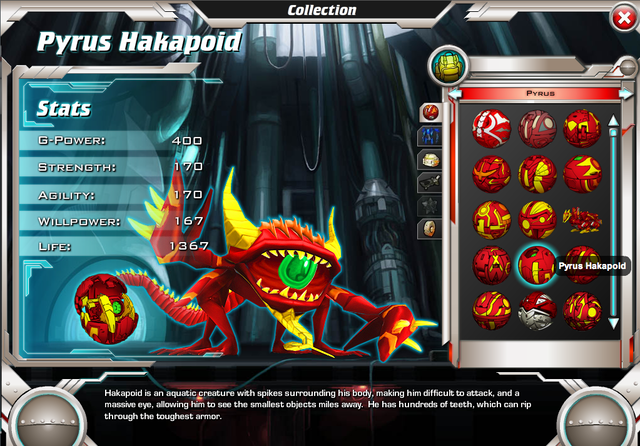Viewport: 640px width, 446px height.
Task: Open the ring-shaped side tab
Action: coord(430,228)
